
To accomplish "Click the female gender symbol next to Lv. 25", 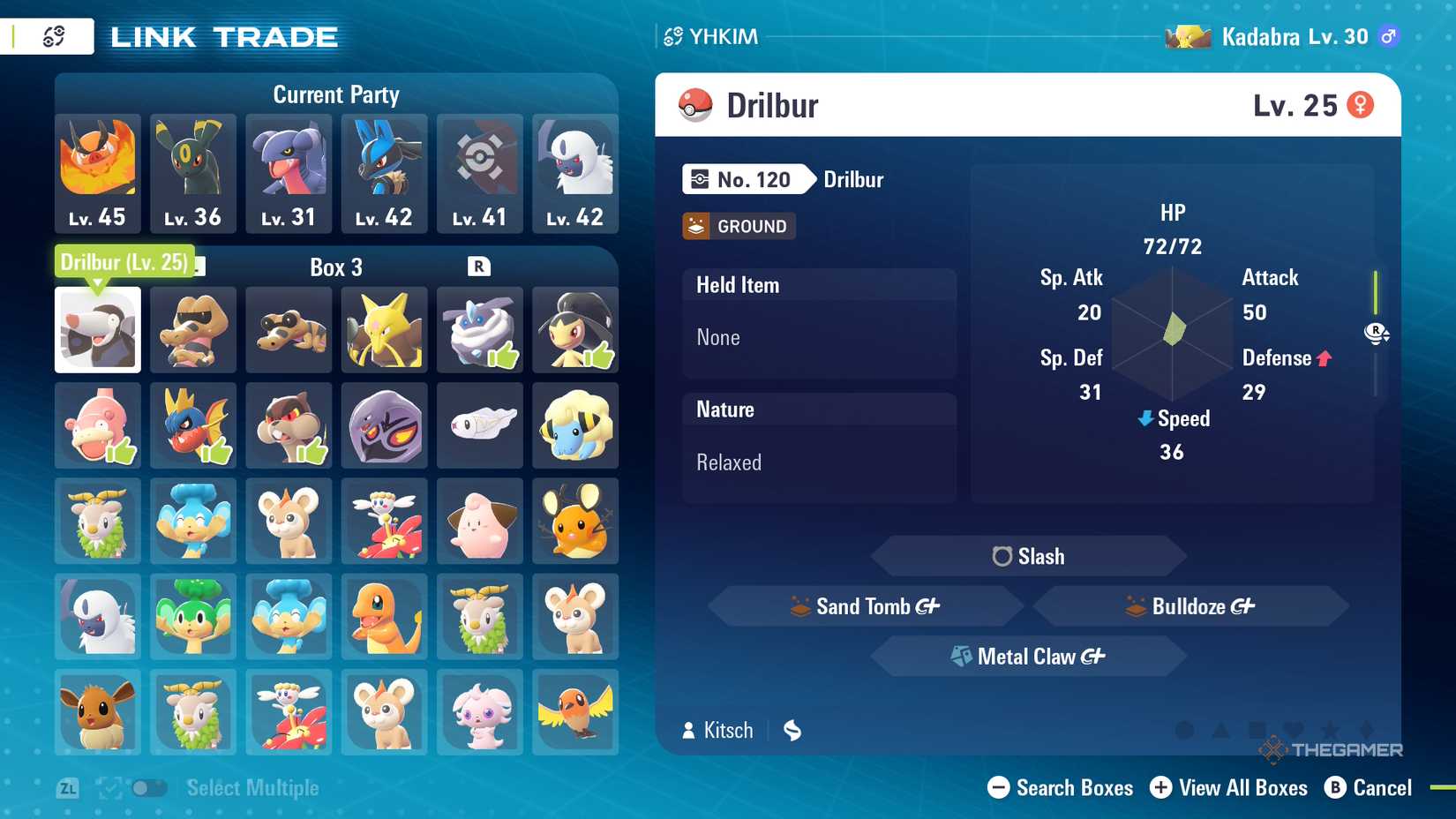I will (x=1362, y=104).
